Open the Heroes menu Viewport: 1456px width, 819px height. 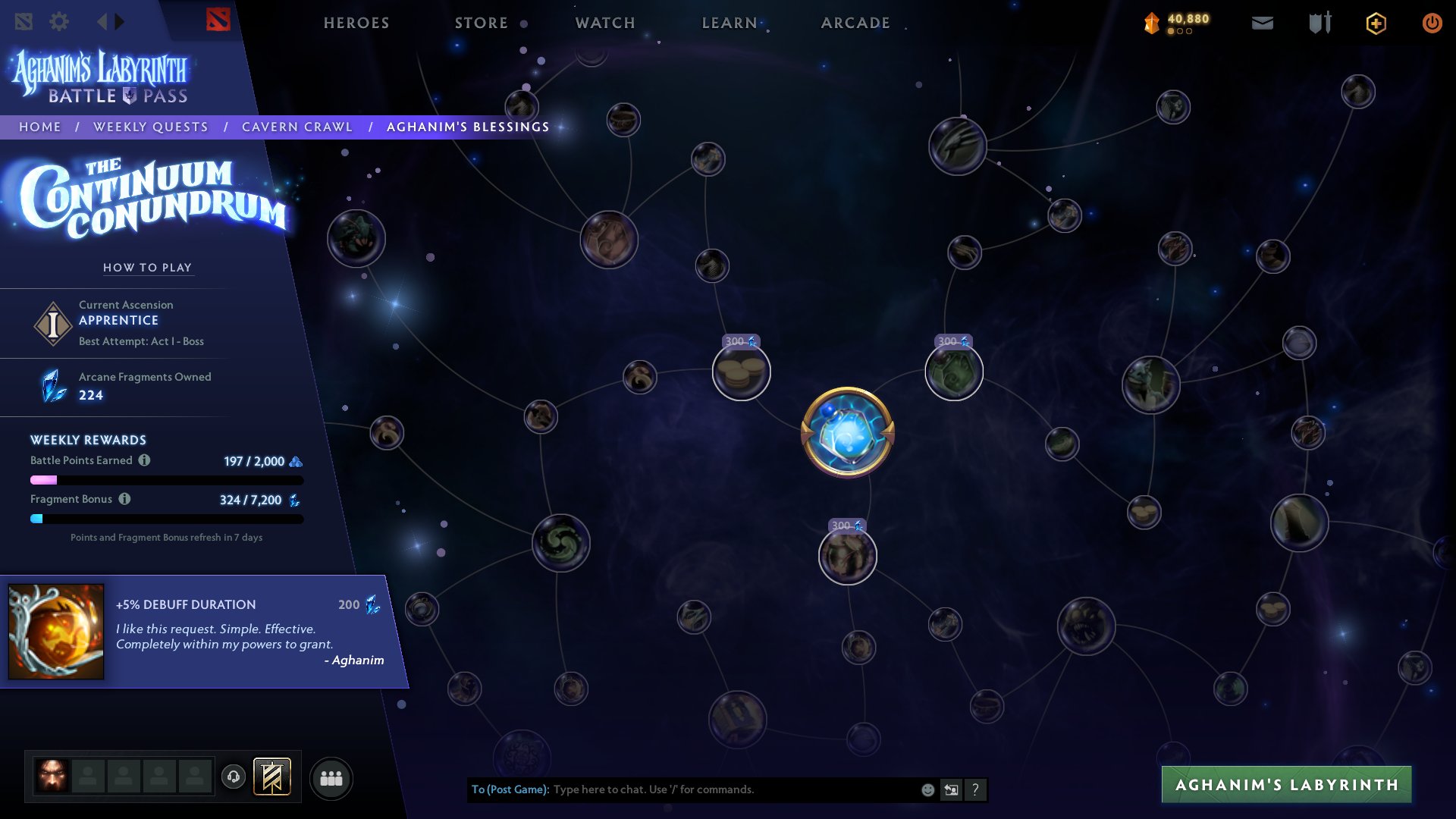click(x=356, y=23)
